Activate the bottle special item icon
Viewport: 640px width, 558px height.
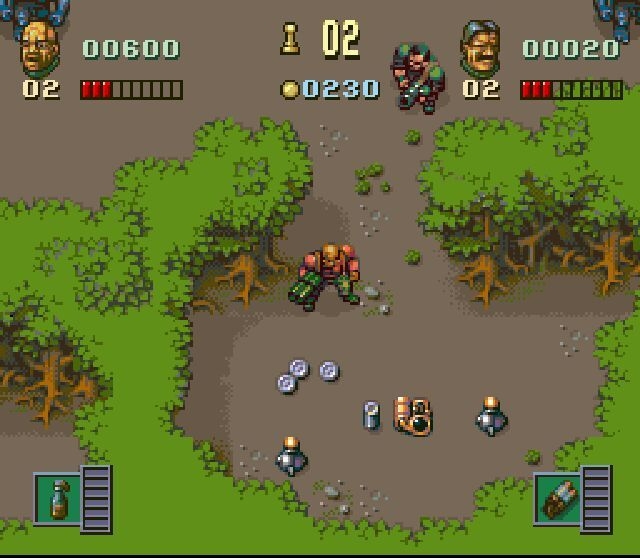click(57, 496)
